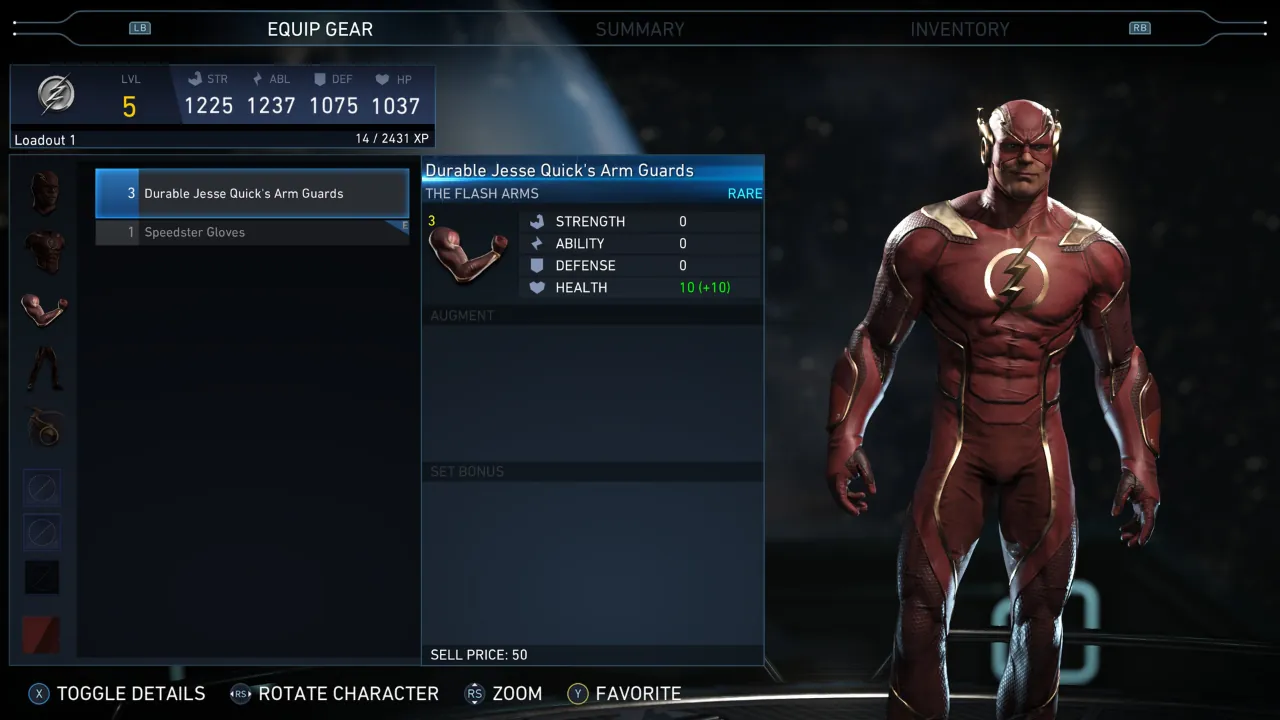Select the first empty ability slot
This screenshot has height=720, width=1280.
point(42,488)
